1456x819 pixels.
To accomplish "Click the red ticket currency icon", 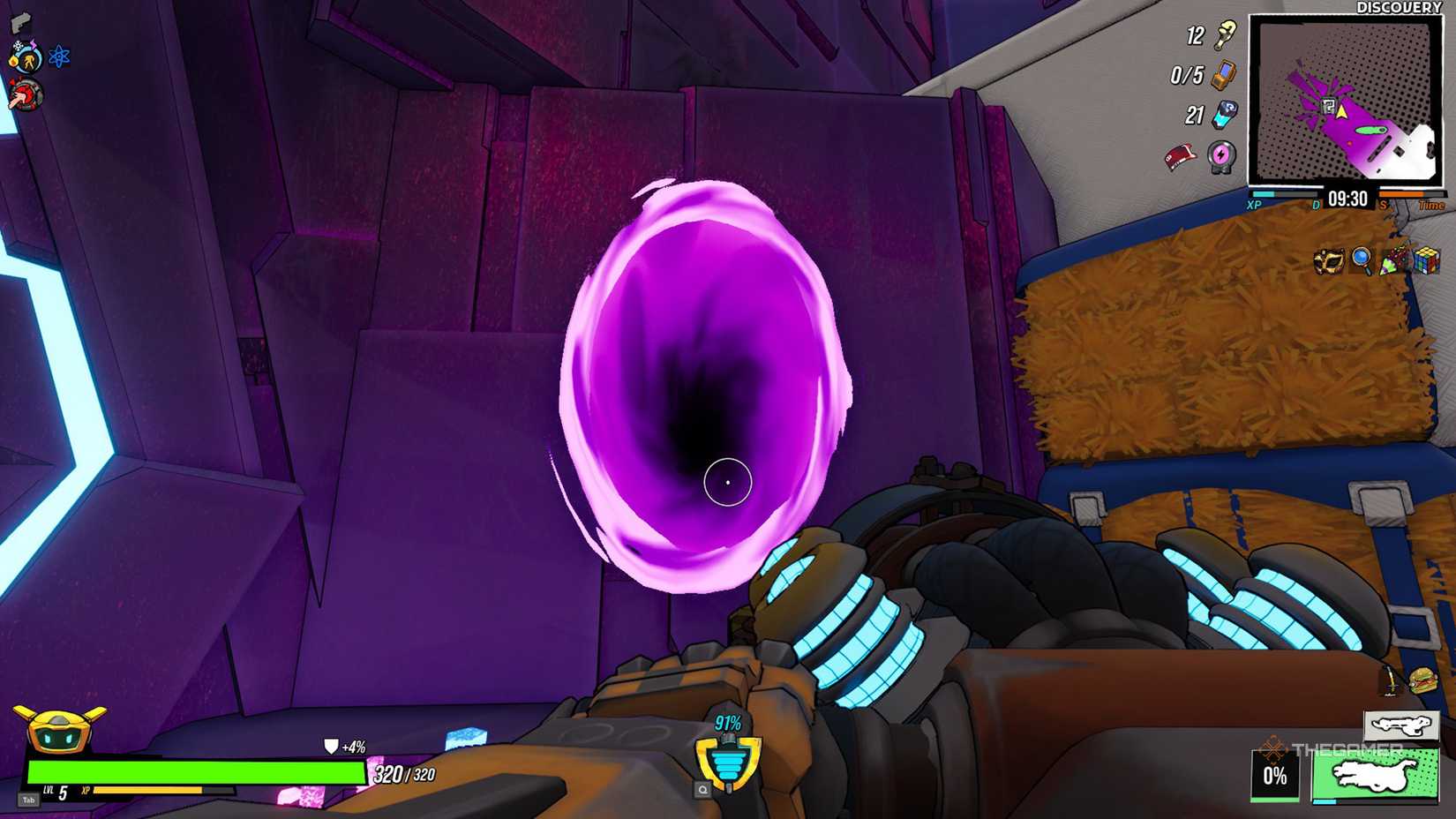I will pos(1180,155).
